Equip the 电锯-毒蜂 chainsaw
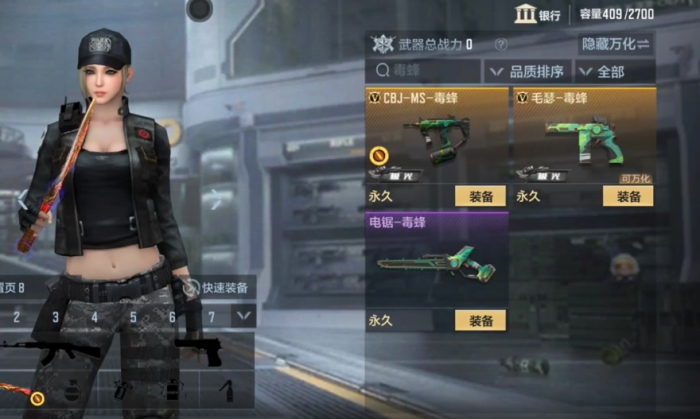700x419 pixels. pos(480,320)
